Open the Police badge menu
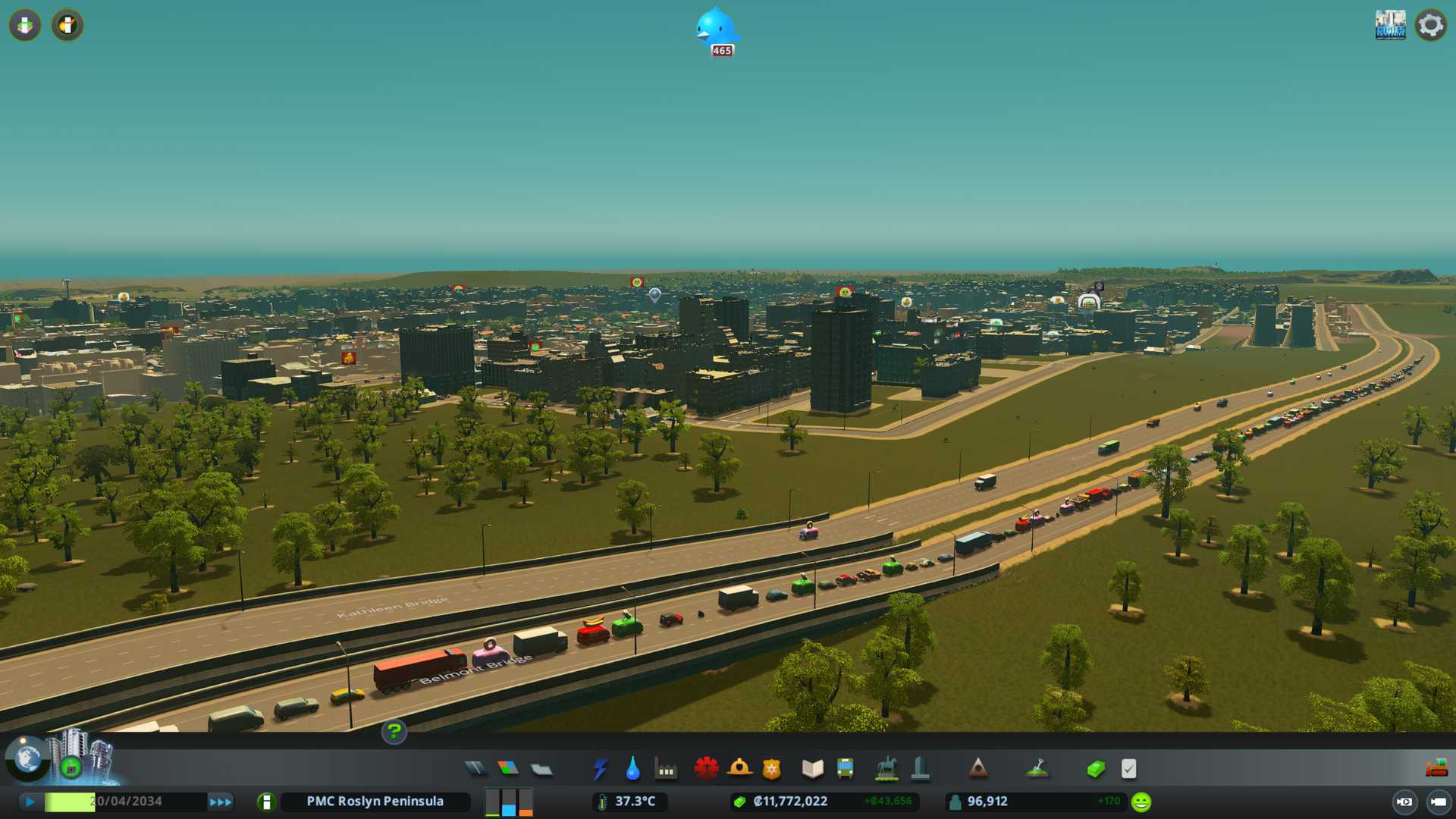1456x819 pixels. point(771,769)
